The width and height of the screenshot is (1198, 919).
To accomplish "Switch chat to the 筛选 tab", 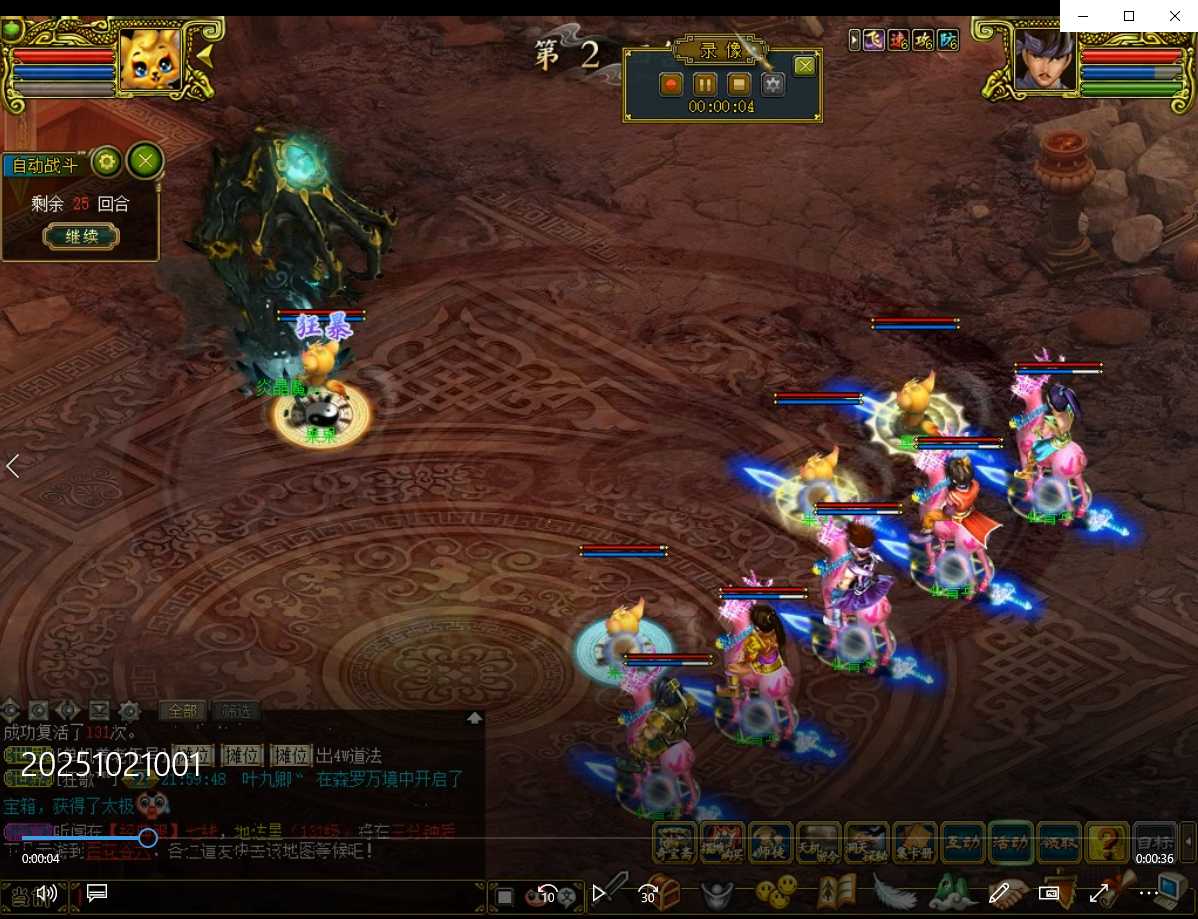I will coord(236,711).
